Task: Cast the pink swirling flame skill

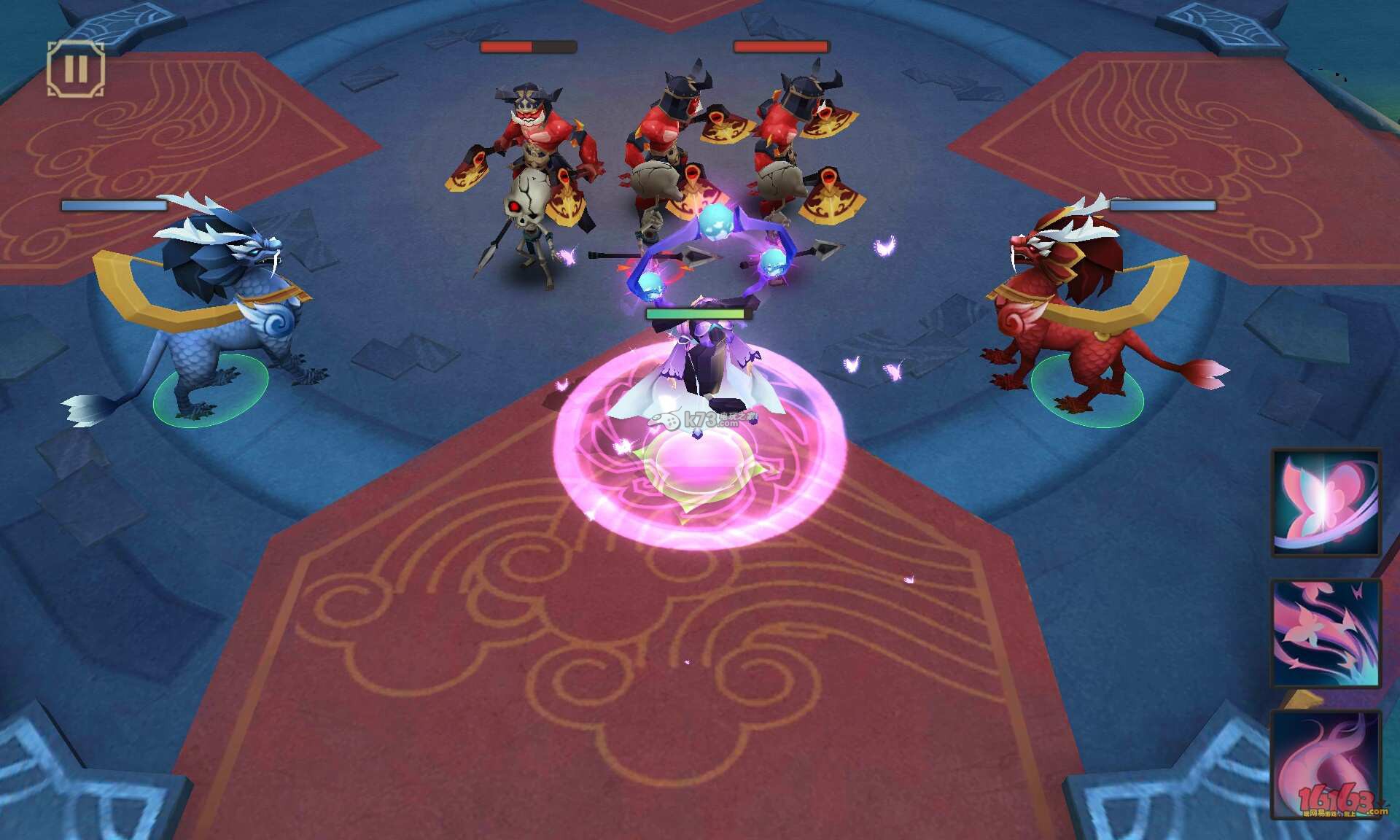Action: [1326, 764]
